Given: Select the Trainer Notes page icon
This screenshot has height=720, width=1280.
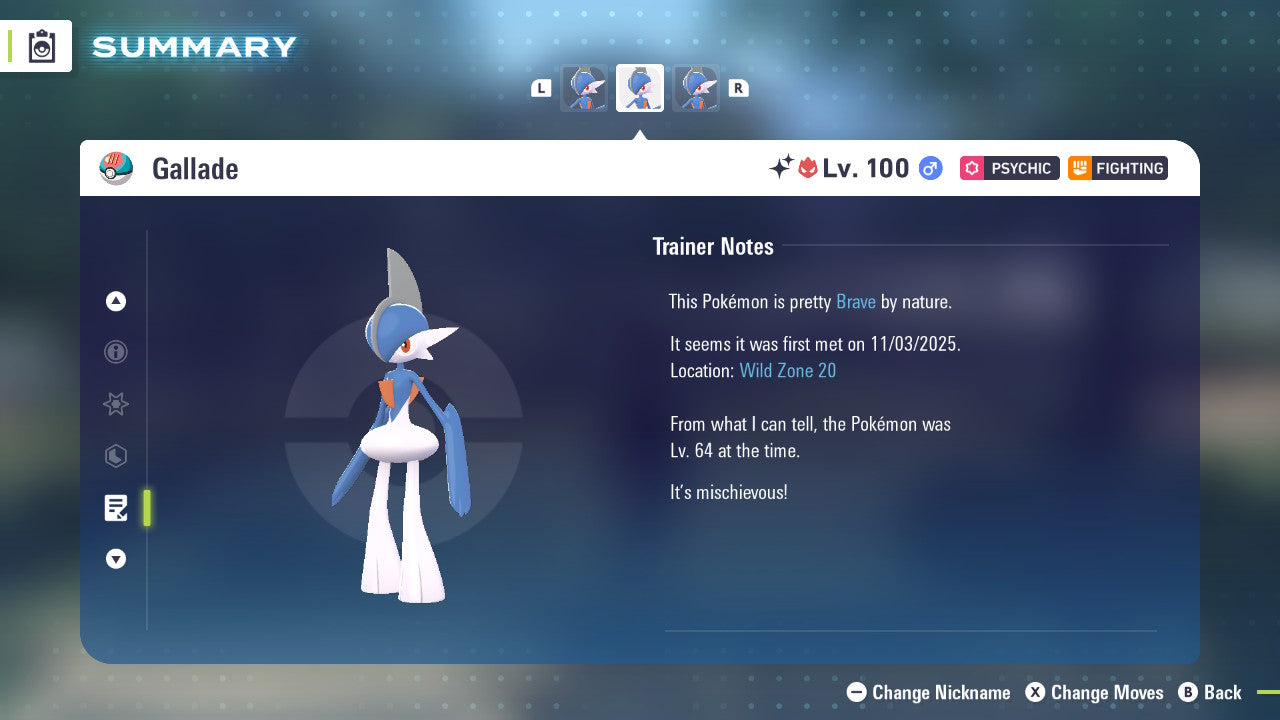Looking at the screenshot, I should pyautogui.click(x=116, y=507).
